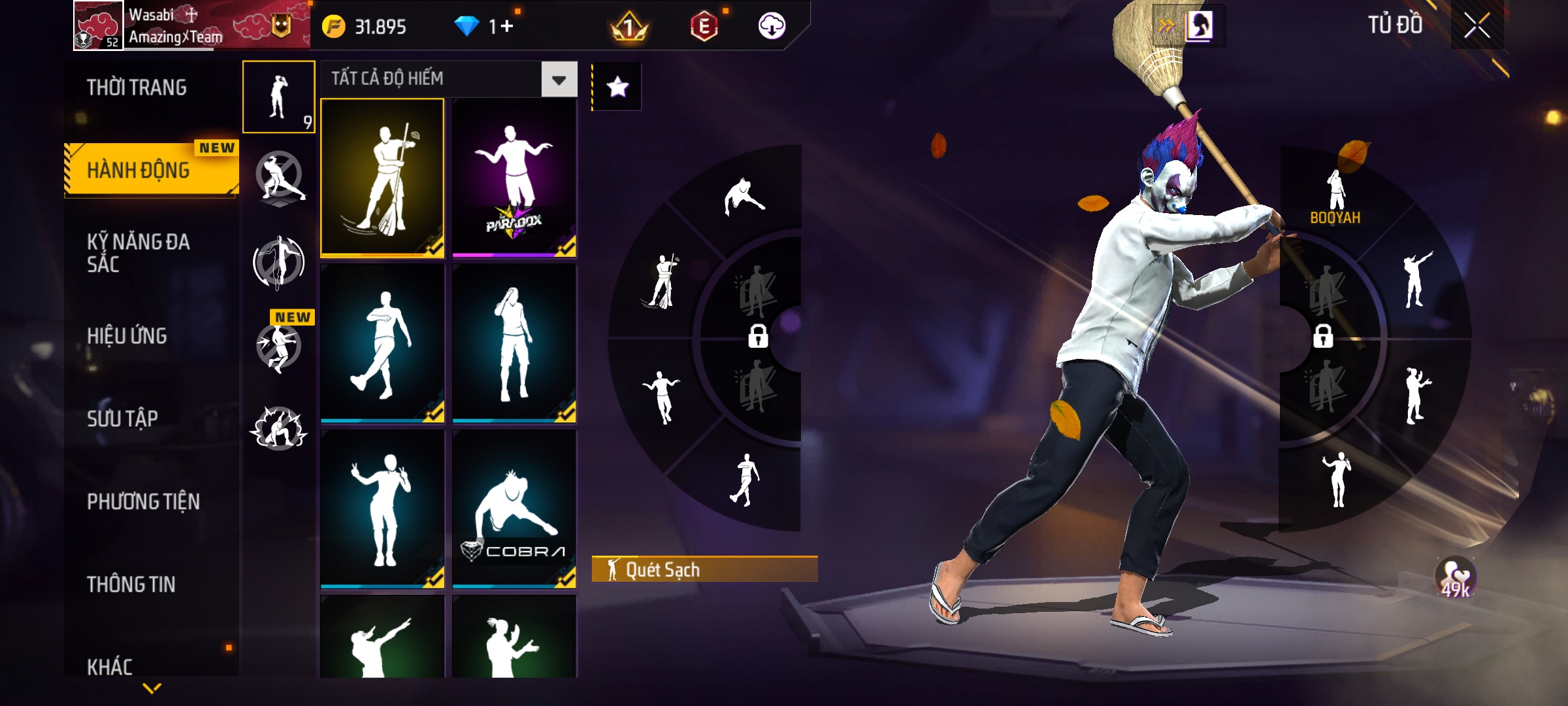Viewport: 1568px width, 706px height.
Task: Open the Tất Cả Độ Hiếm rarity dropdown
Action: [x=559, y=80]
